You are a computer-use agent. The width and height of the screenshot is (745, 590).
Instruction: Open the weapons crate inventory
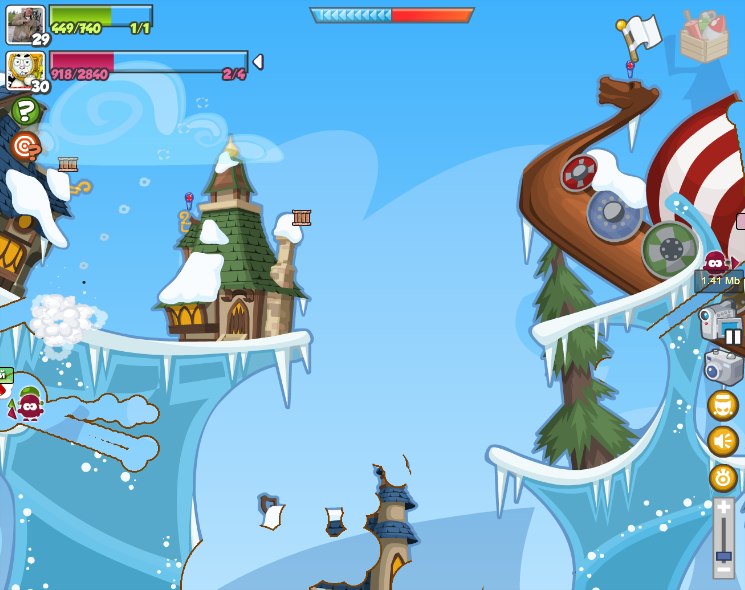[704, 37]
